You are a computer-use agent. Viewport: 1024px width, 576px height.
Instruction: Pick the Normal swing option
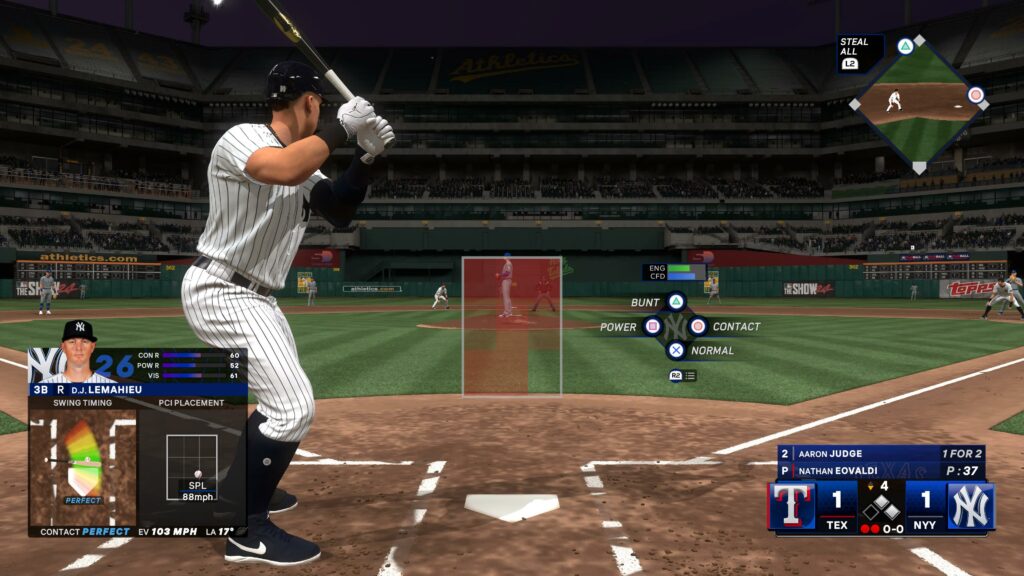coord(676,350)
